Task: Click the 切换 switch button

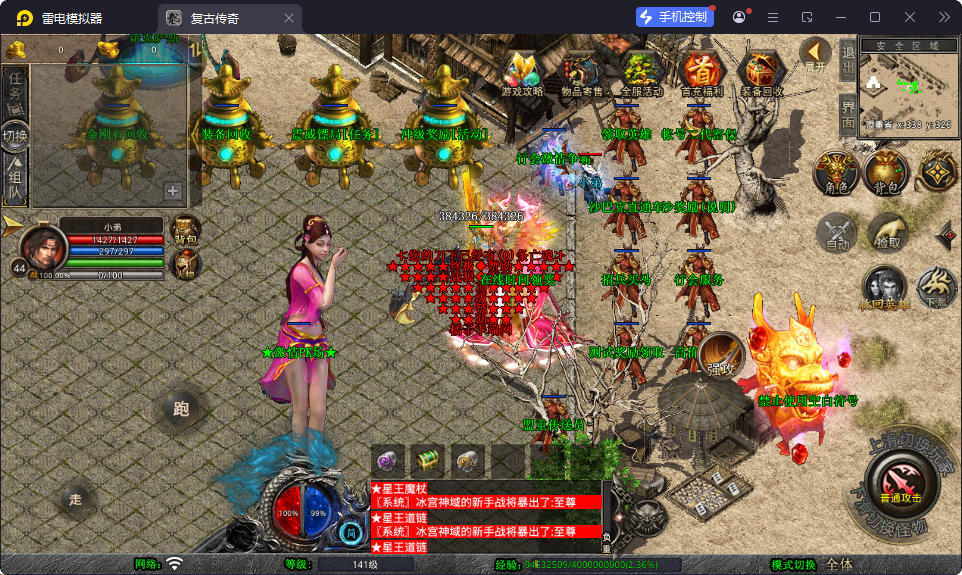Action: (16, 134)
